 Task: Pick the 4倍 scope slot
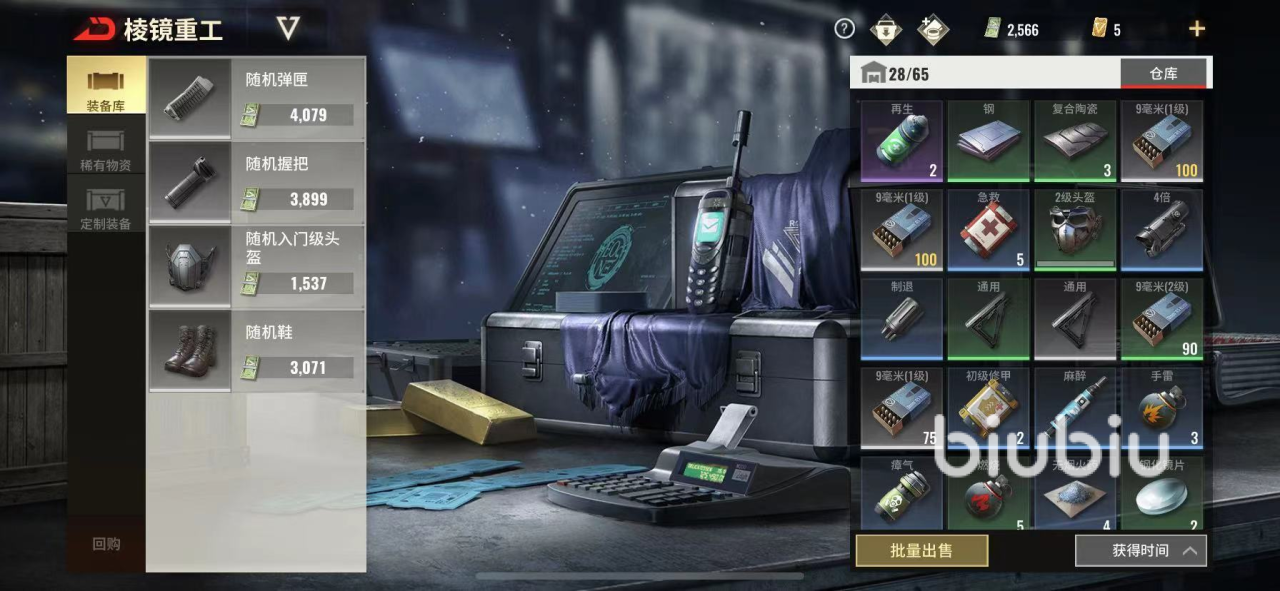click(1161, 230)
